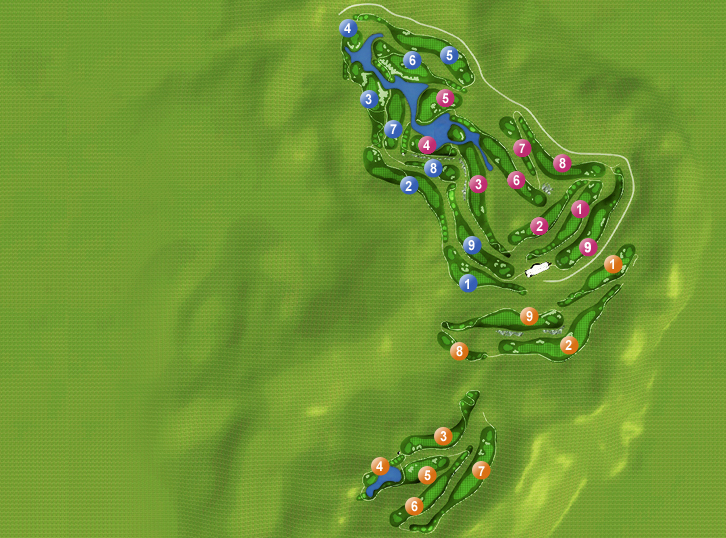Select the magenta hole 7 marker
This screenshot has width=726, height=538.
pos(521,148)
